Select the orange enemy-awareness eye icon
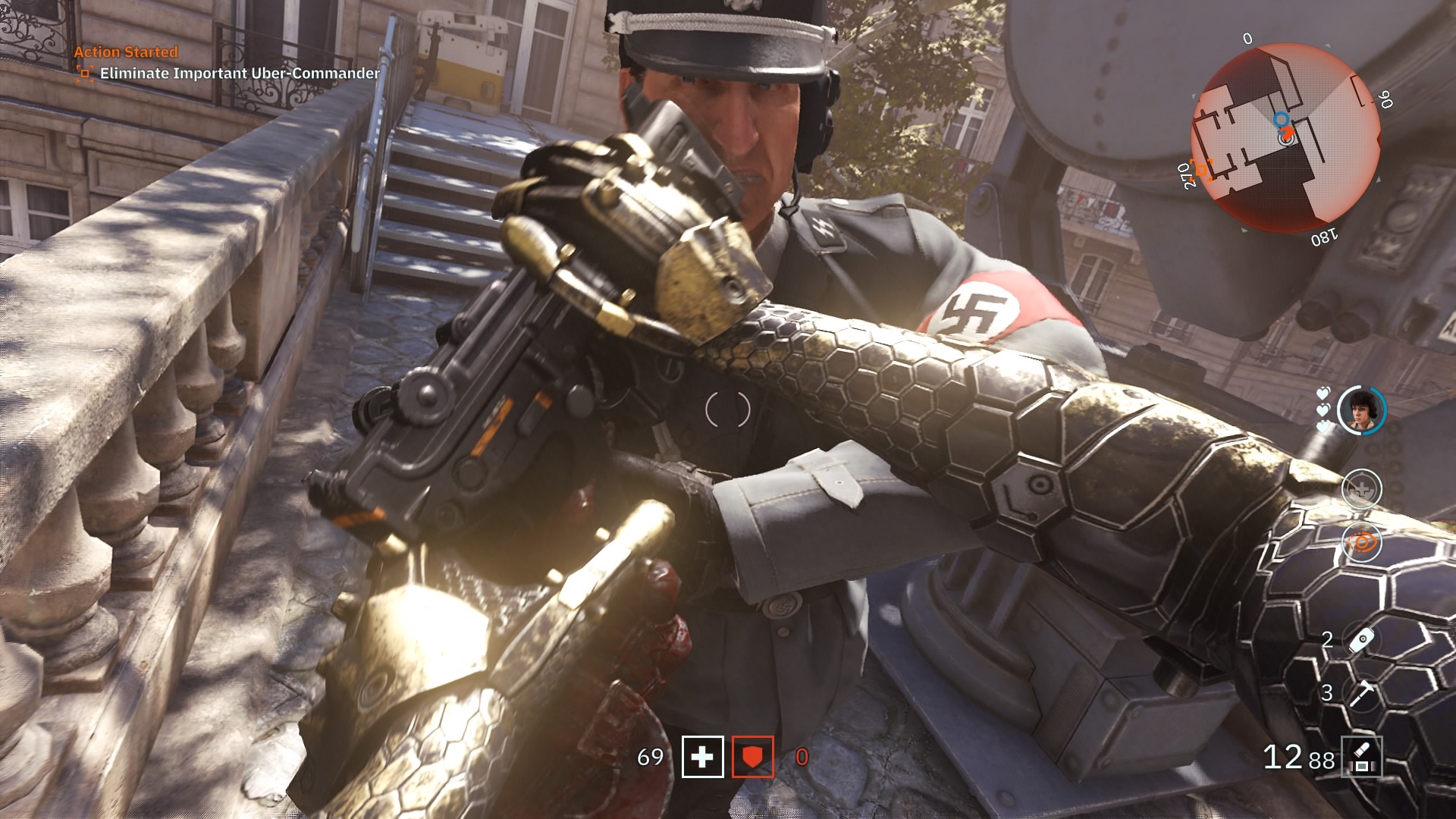 click(x=1363, y=542)
